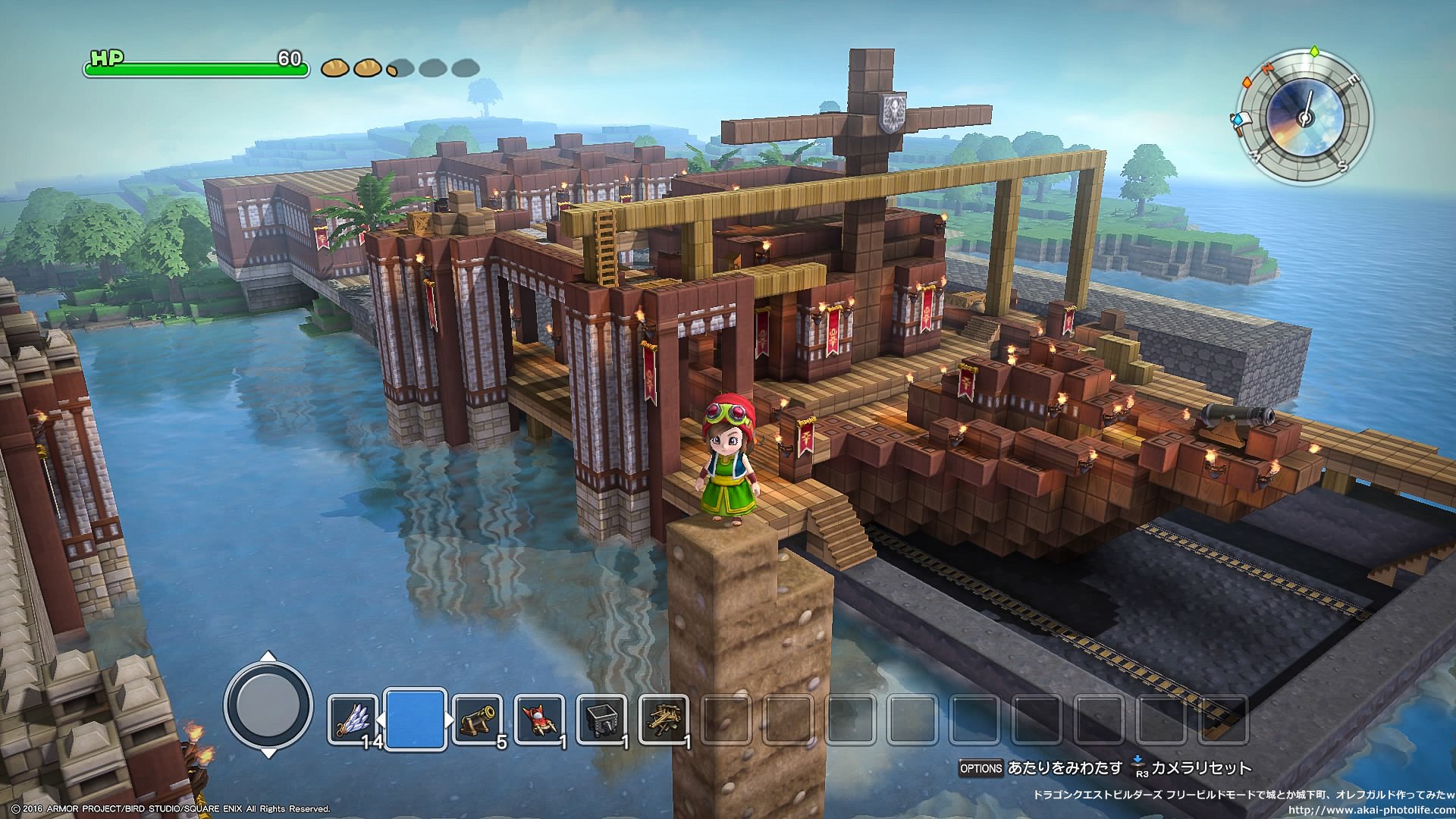Select the white feather bundle hotbar slot
This screenshot has width=1456, height=819.
click(x=353, y=717)
